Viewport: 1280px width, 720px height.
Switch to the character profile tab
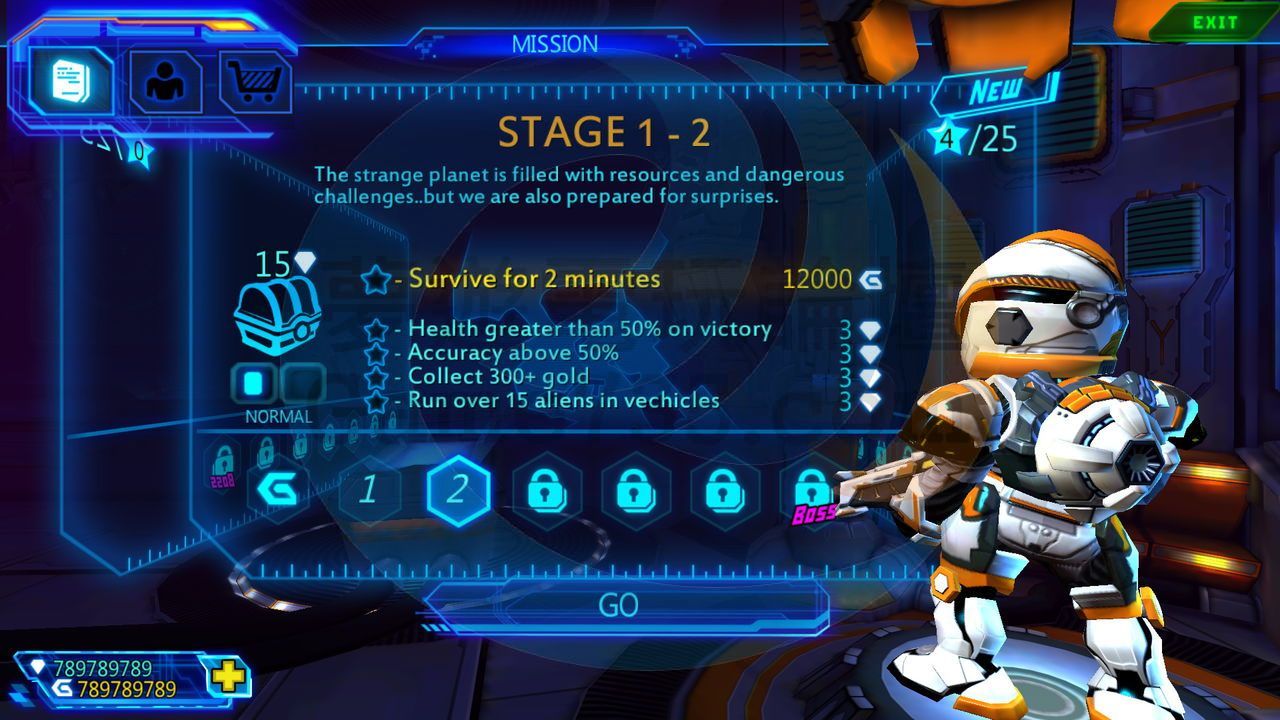(166, 81)
